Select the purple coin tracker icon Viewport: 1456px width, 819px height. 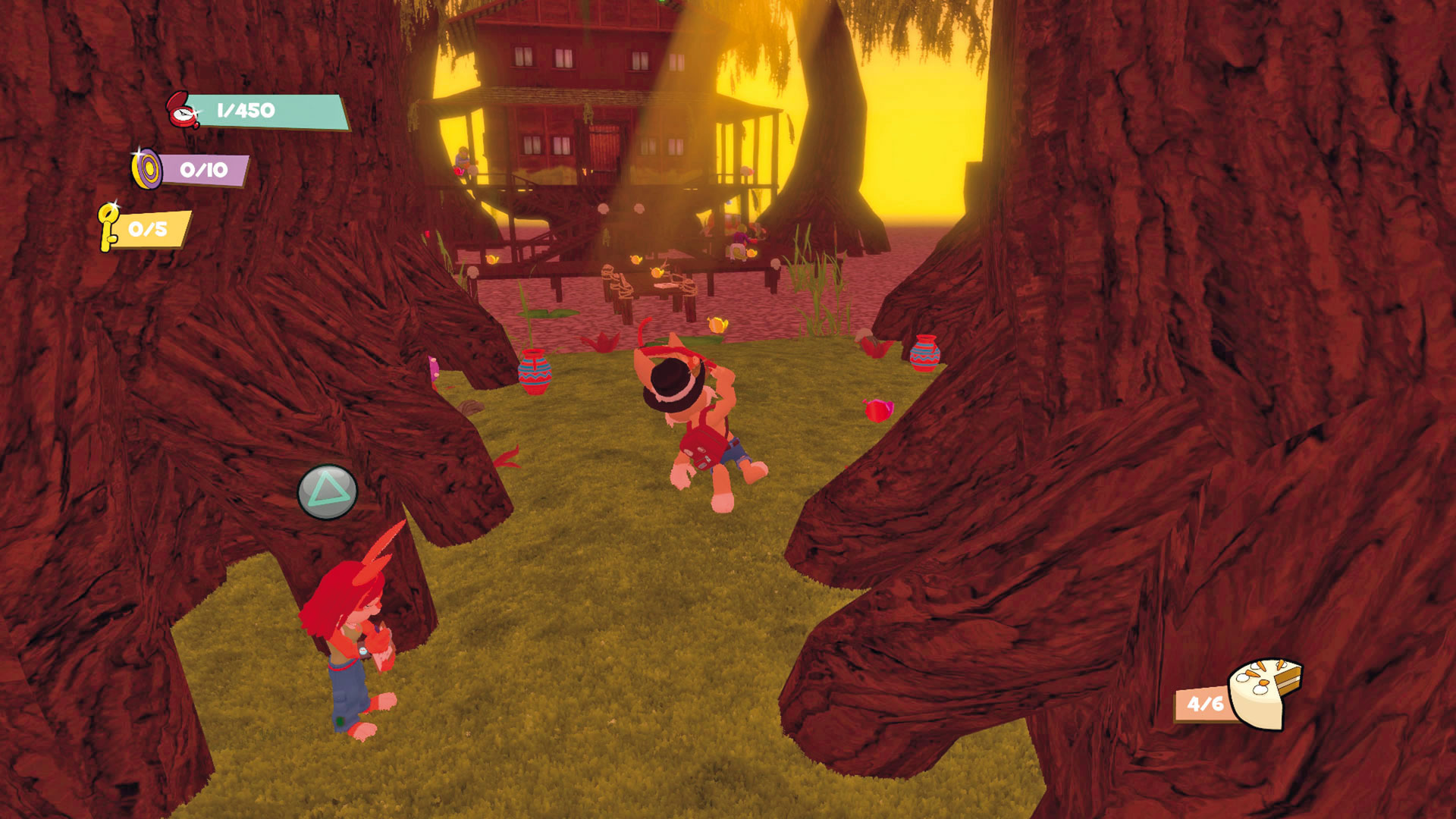146,168
